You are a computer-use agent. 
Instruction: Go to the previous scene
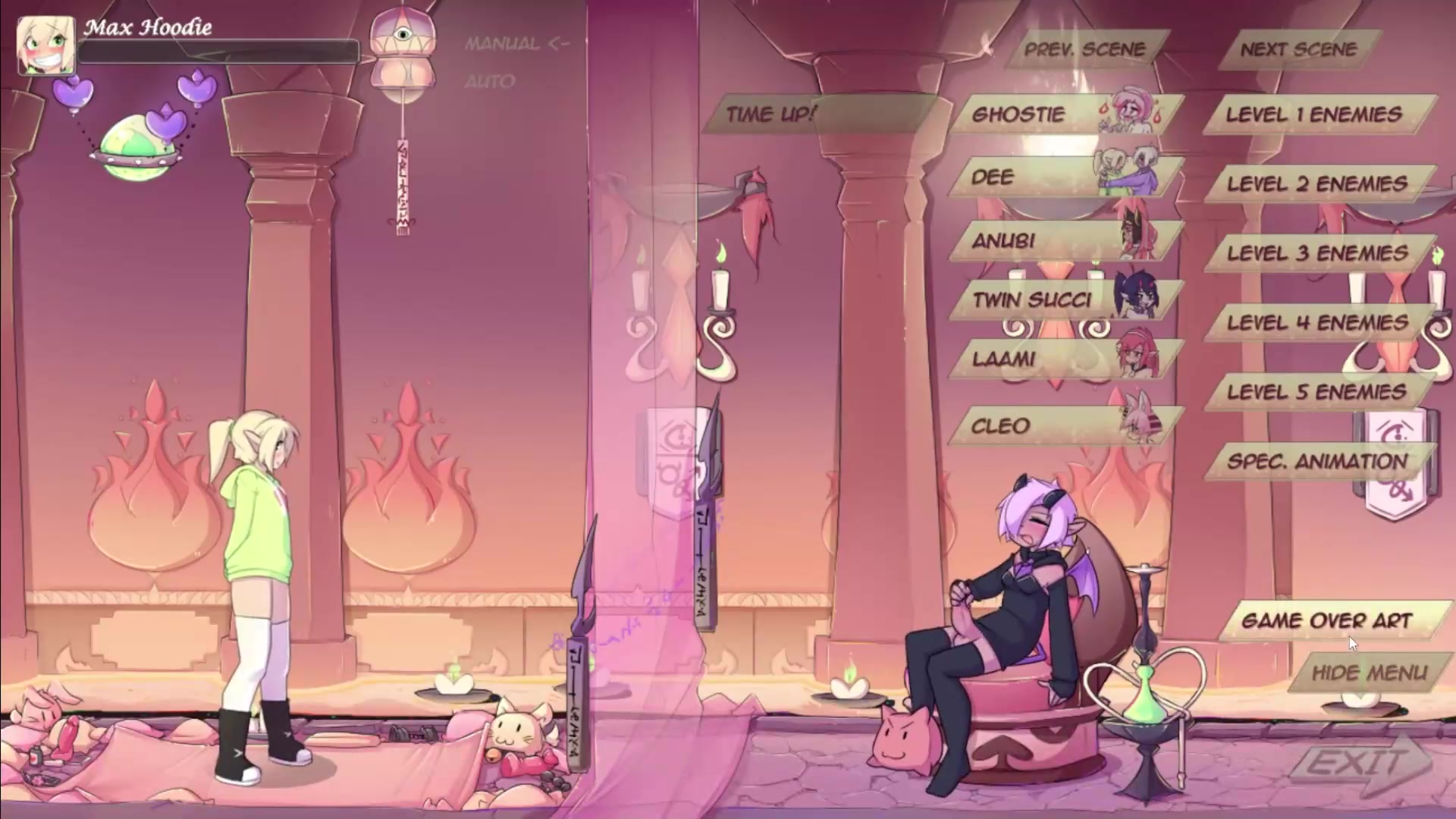[x=1084, y=49]
